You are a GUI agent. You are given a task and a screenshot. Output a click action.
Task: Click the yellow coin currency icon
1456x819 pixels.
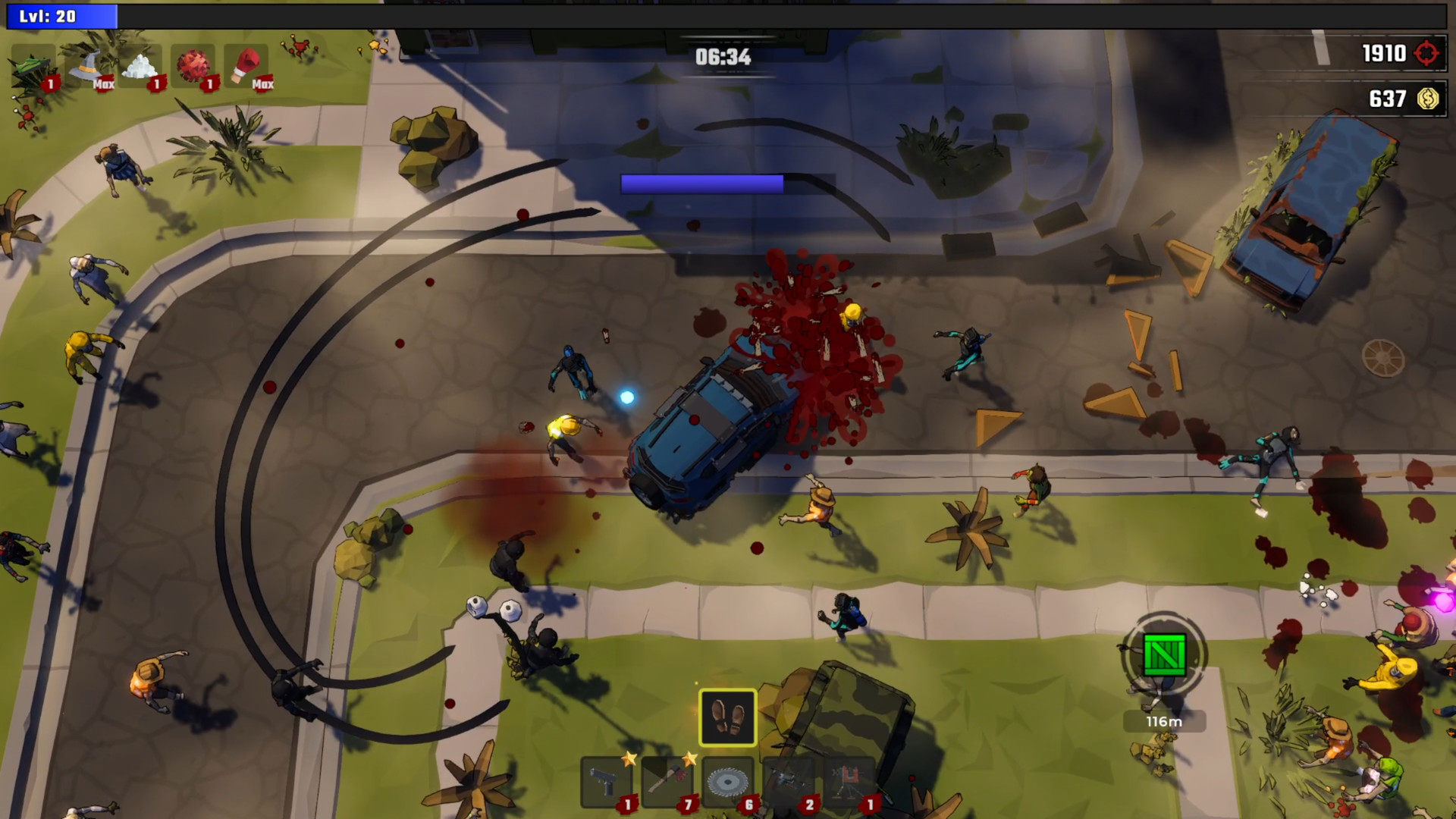[x=1428, y=99]
